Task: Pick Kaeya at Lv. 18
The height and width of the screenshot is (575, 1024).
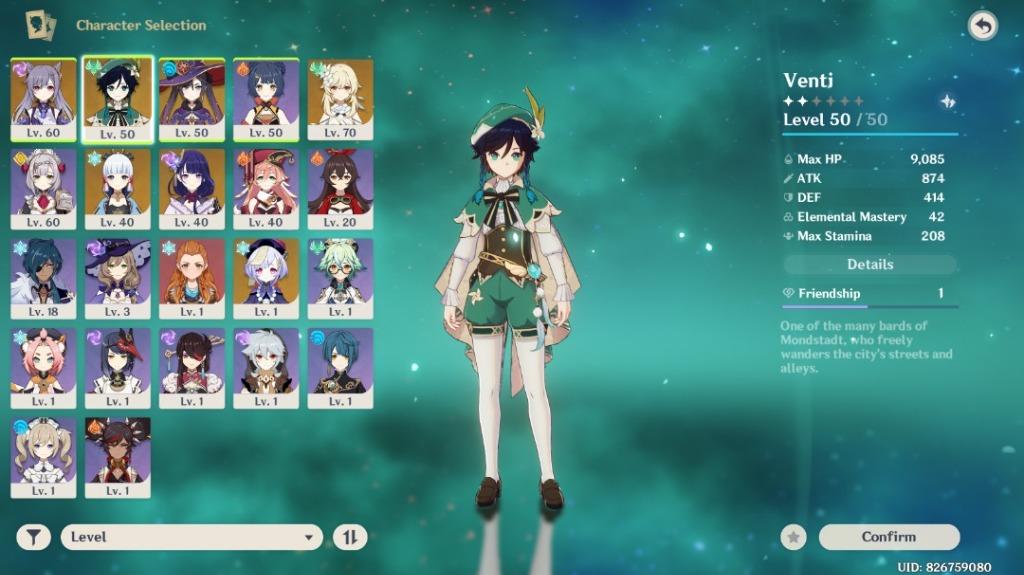Action: click(44, 276)
